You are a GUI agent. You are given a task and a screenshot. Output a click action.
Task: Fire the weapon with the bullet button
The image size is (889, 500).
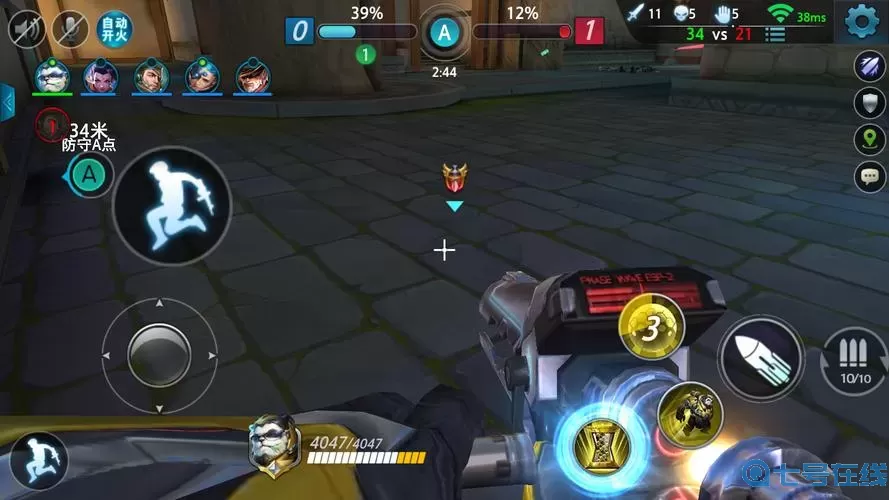[760, 357]
